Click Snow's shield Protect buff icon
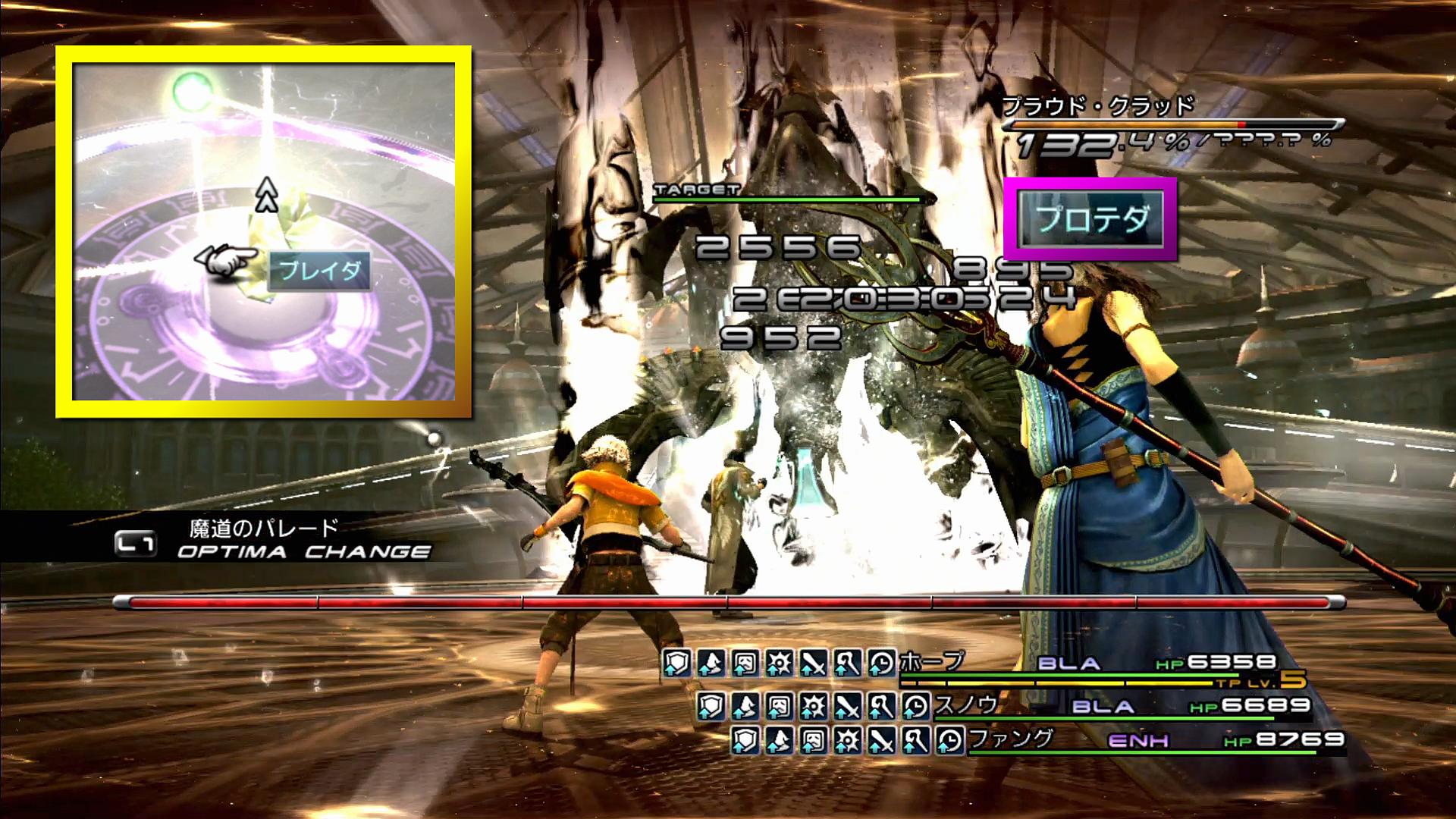 [x=710, y=707]
